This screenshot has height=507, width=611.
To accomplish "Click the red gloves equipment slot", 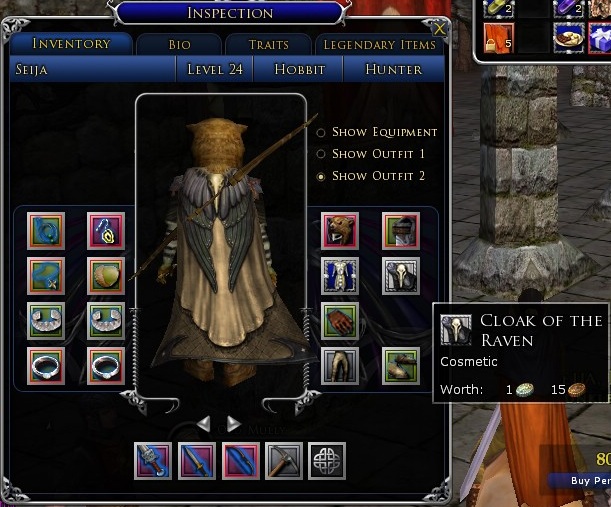I will pos(340,321).
